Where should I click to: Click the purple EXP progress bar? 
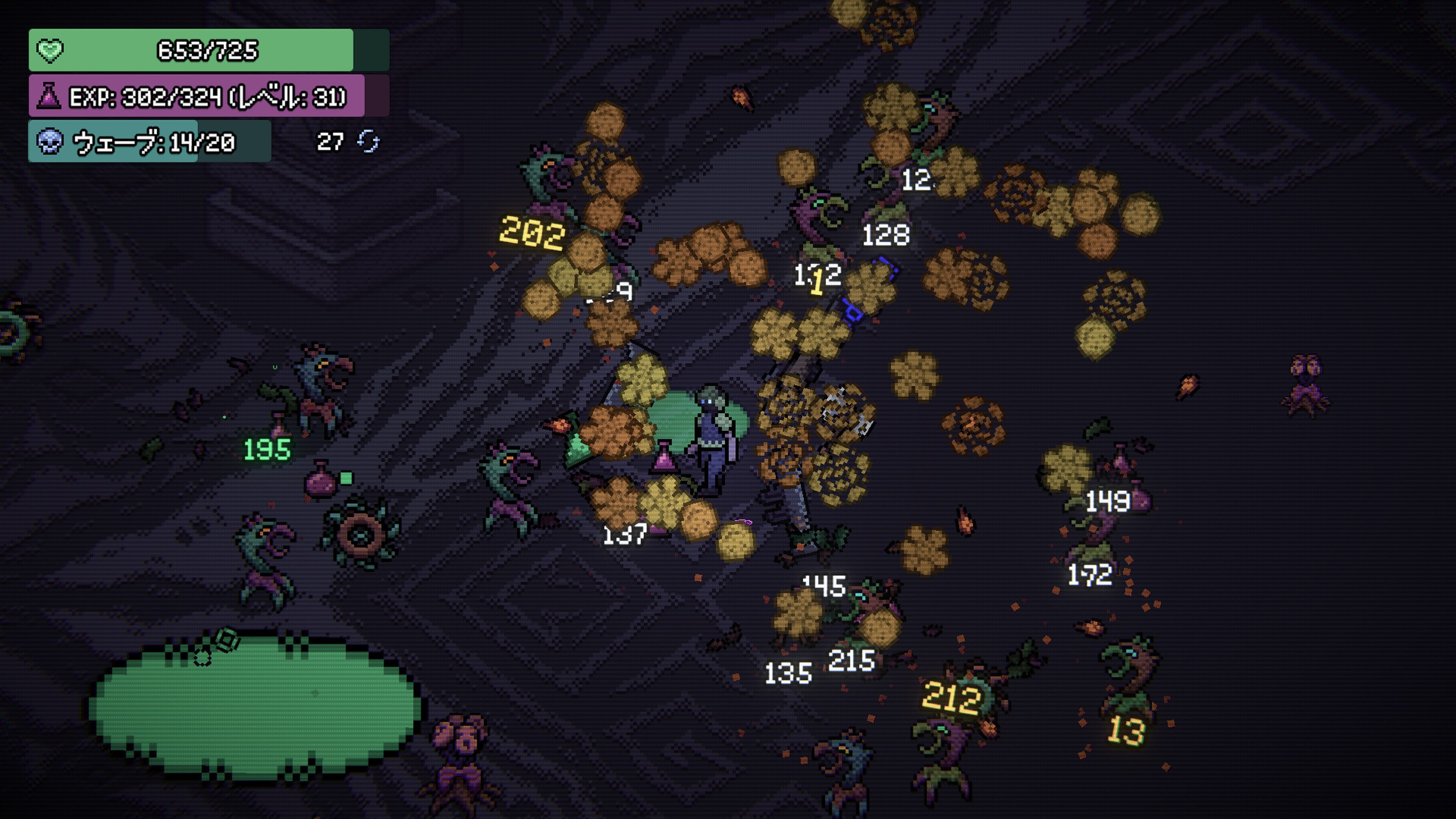tap(198, 97)
